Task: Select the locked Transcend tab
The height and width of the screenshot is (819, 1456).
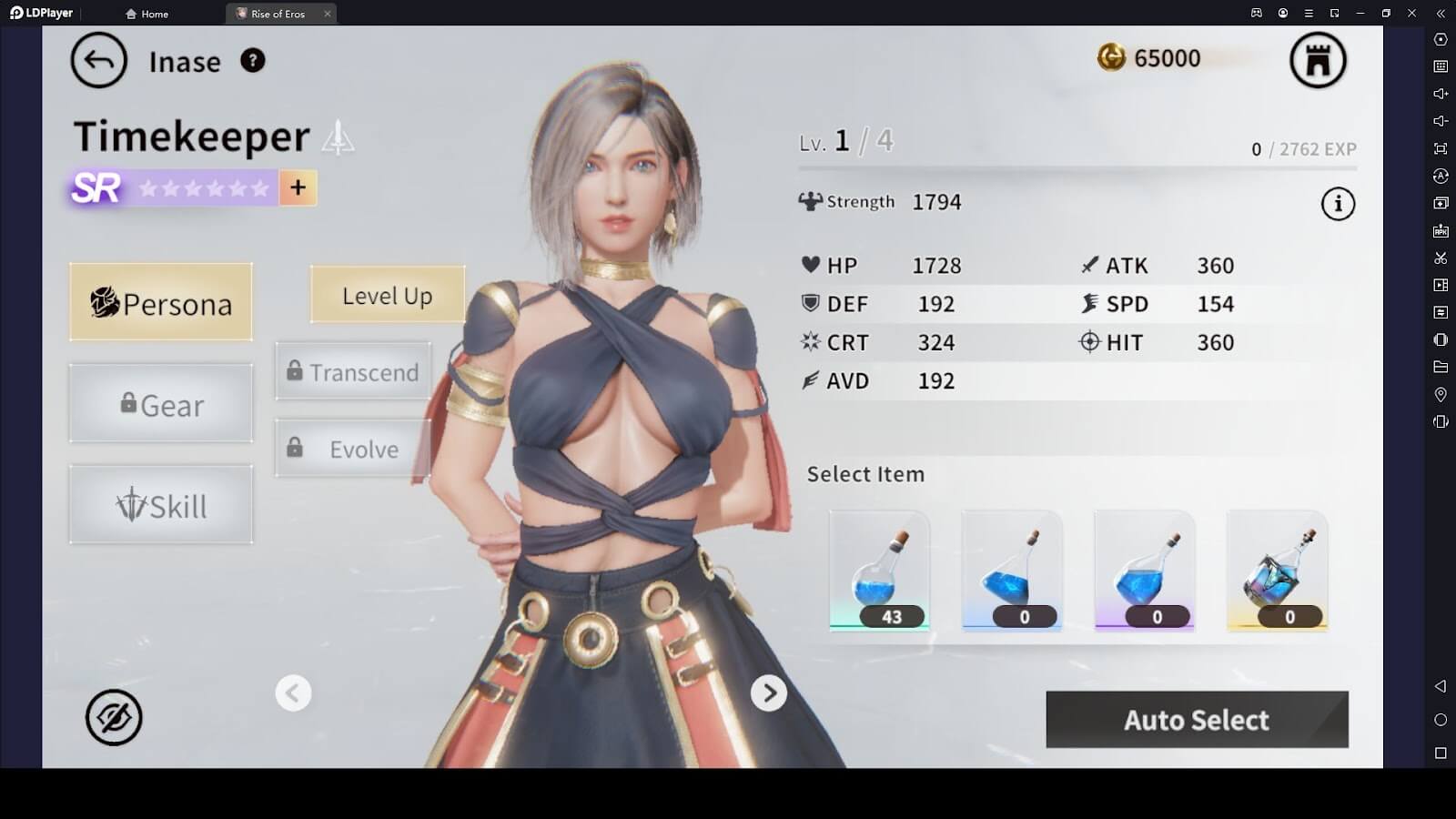Action: tap(353, 372)
